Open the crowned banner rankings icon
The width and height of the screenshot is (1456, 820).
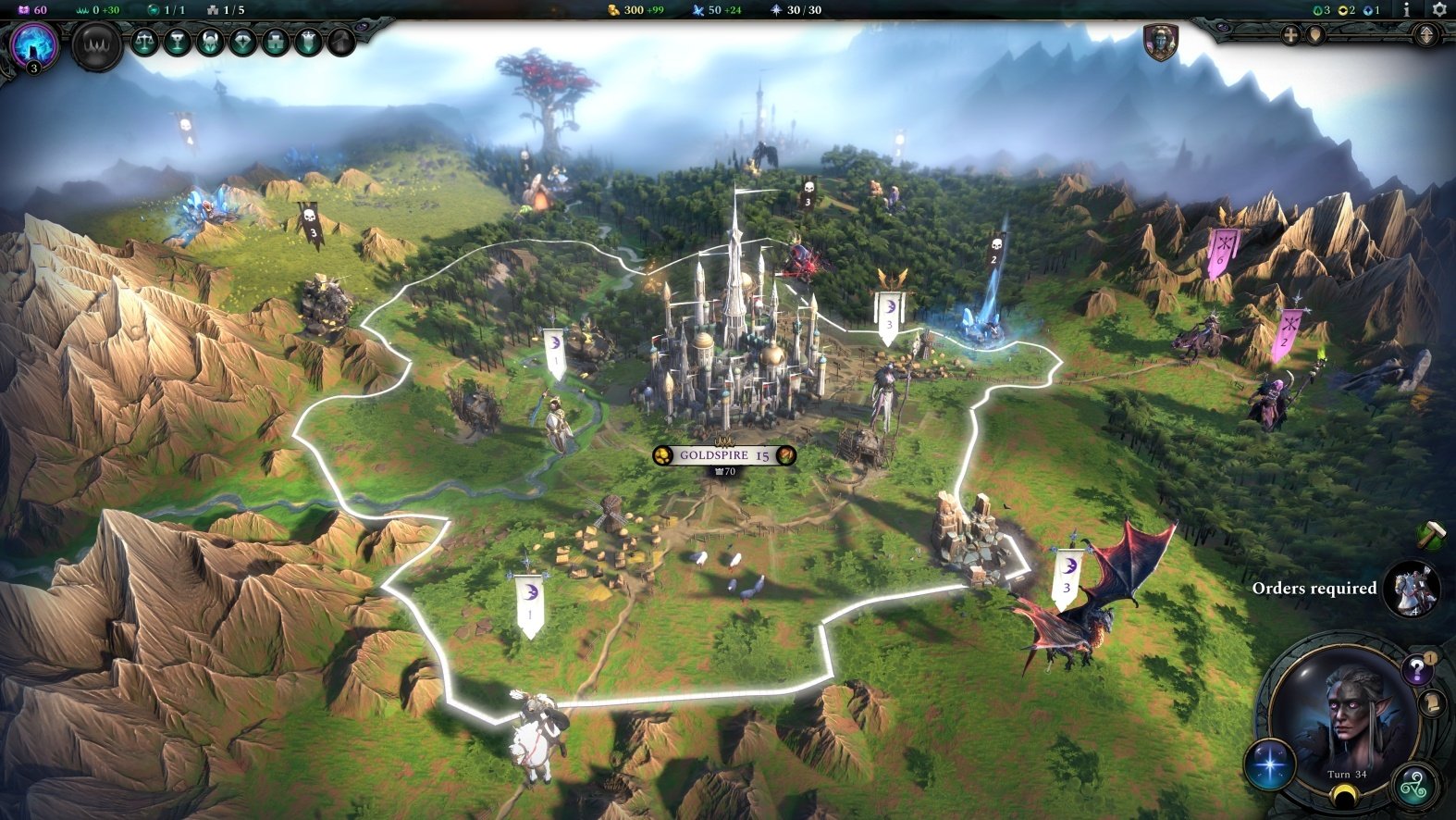coord(309,43)
